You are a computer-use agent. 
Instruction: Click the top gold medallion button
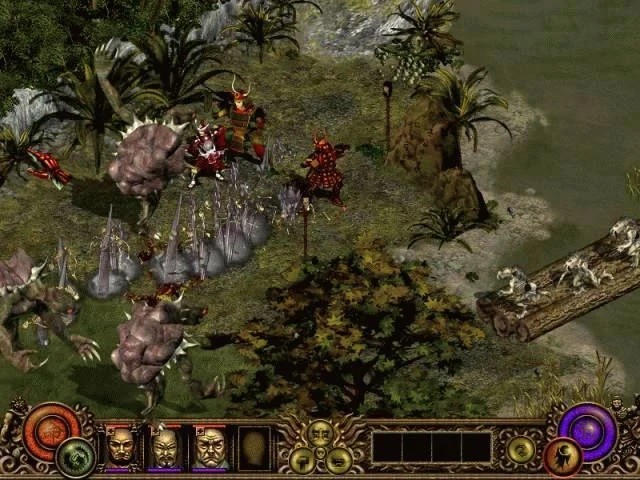[x=320, y=432]
